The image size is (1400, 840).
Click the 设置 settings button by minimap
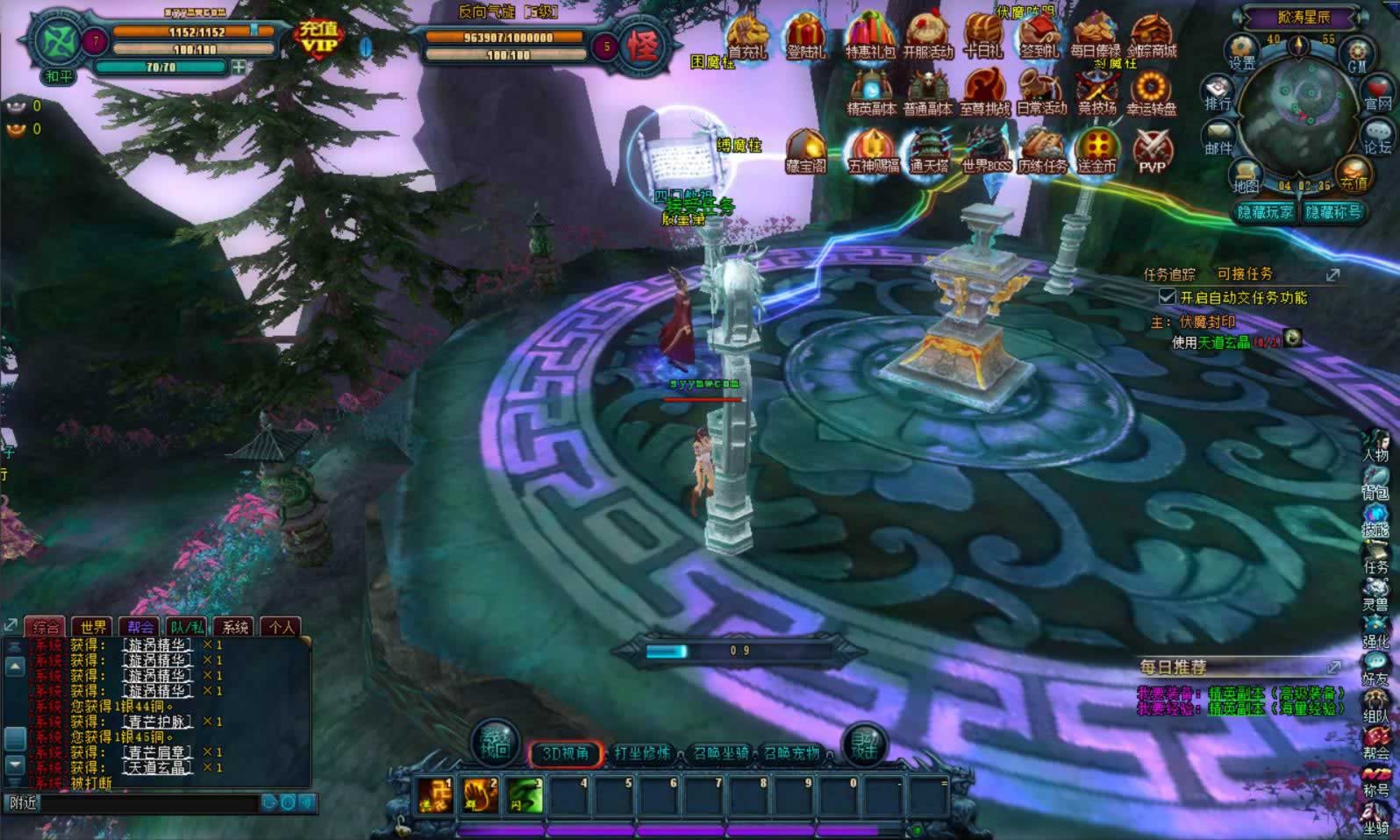pos(1242,52)
